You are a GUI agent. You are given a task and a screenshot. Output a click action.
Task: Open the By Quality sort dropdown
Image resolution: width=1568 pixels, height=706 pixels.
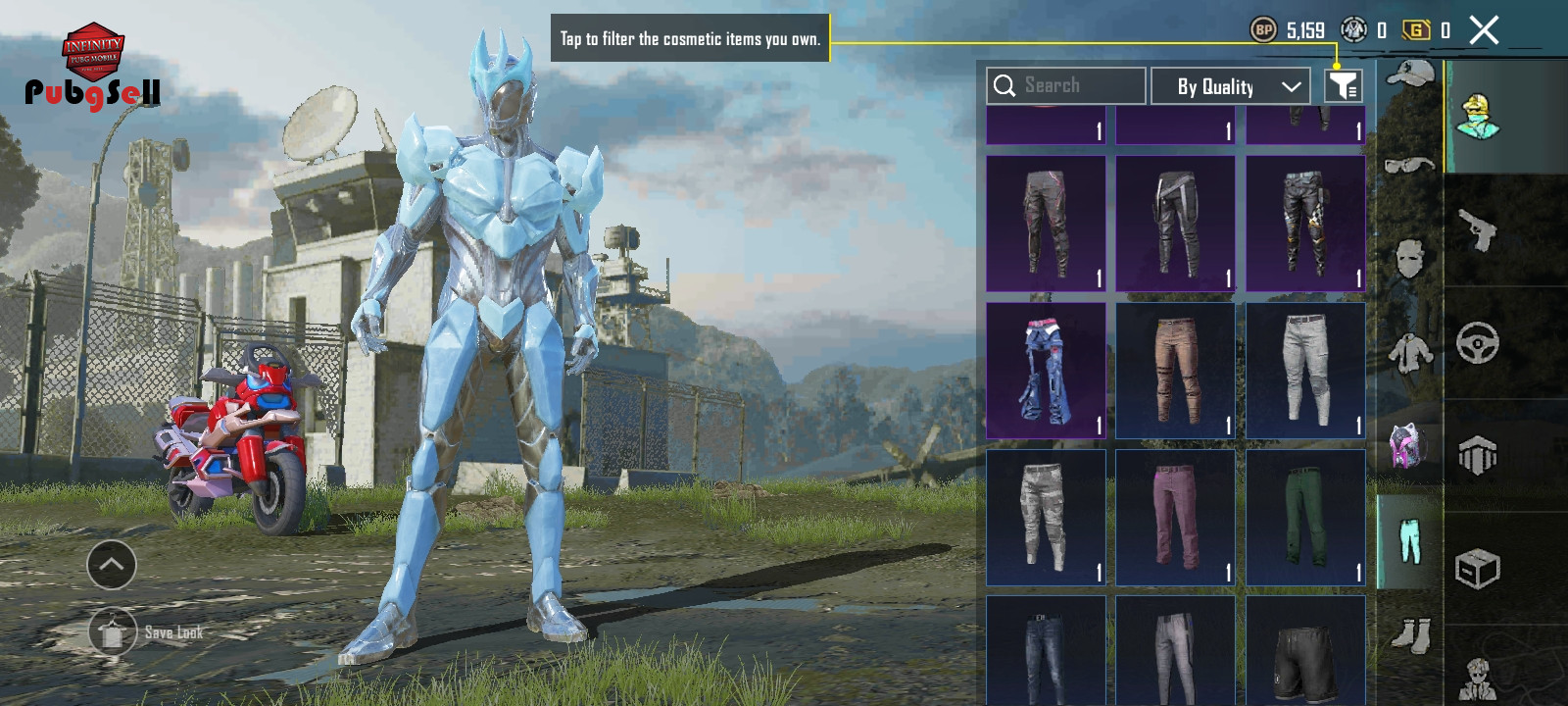pos(1230,86)
